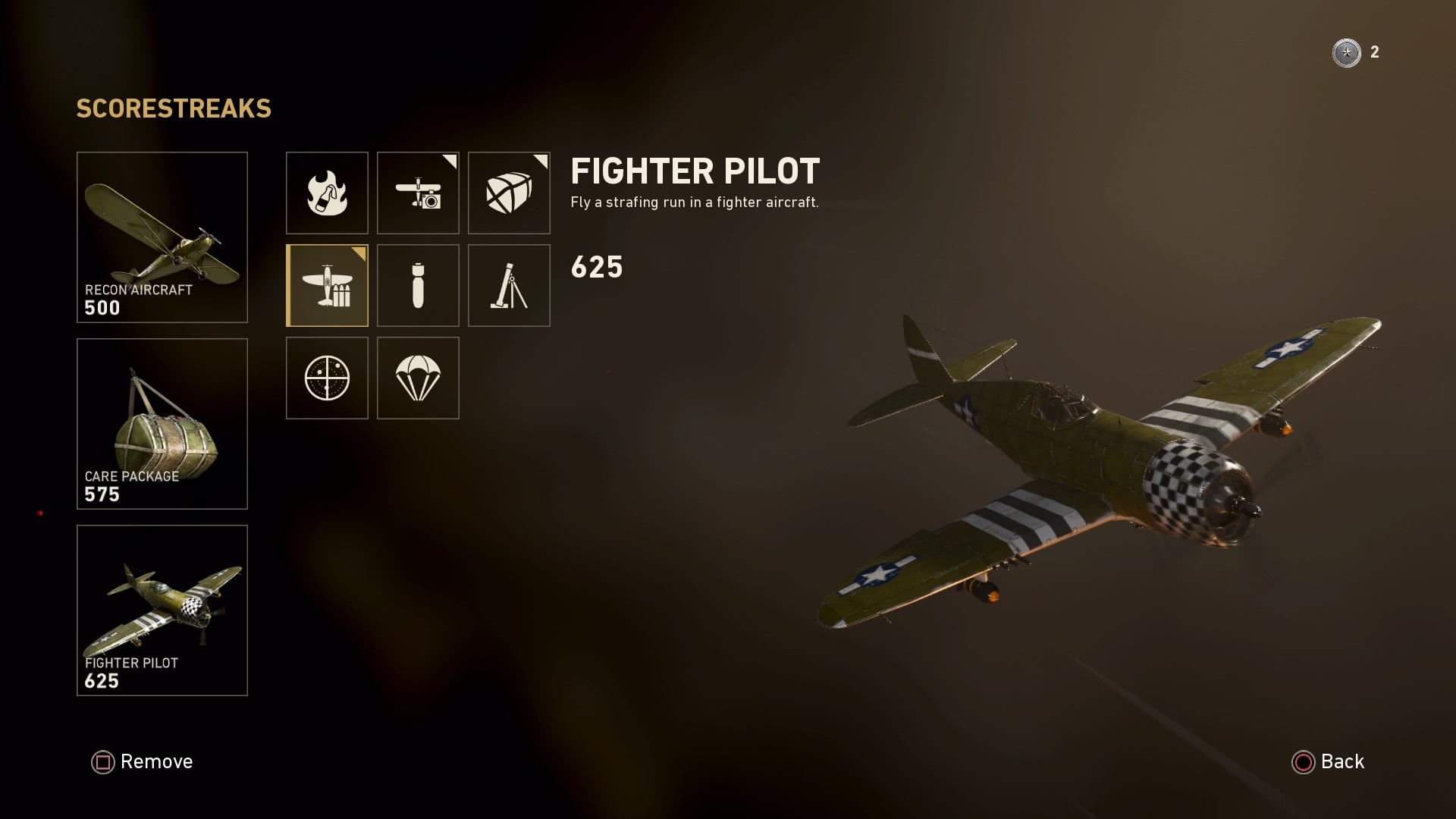Select the recon plane camera scorestreak icon

click(x=418, y=193)
